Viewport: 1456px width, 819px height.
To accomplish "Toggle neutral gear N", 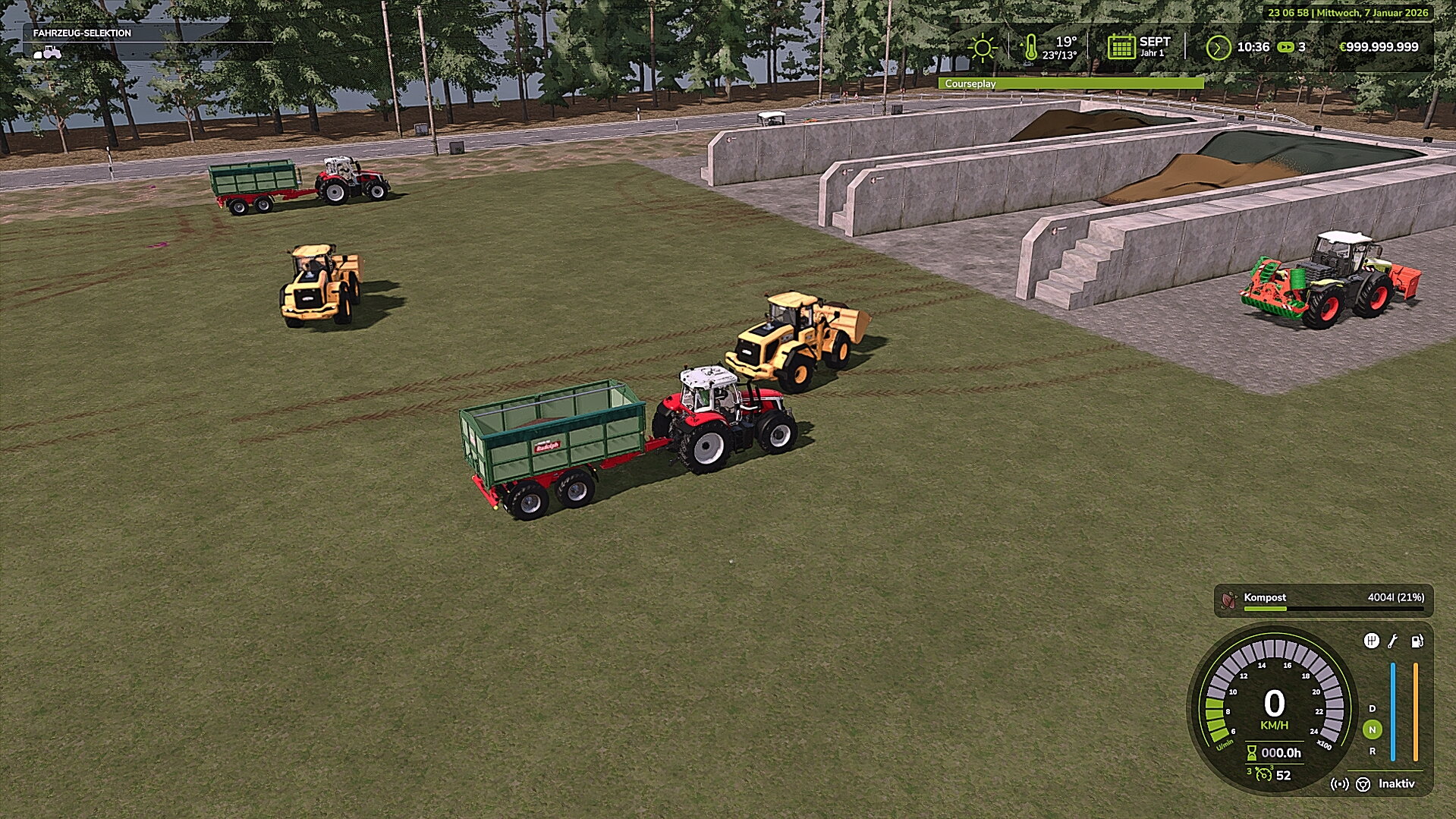I will pos(1373,729).
